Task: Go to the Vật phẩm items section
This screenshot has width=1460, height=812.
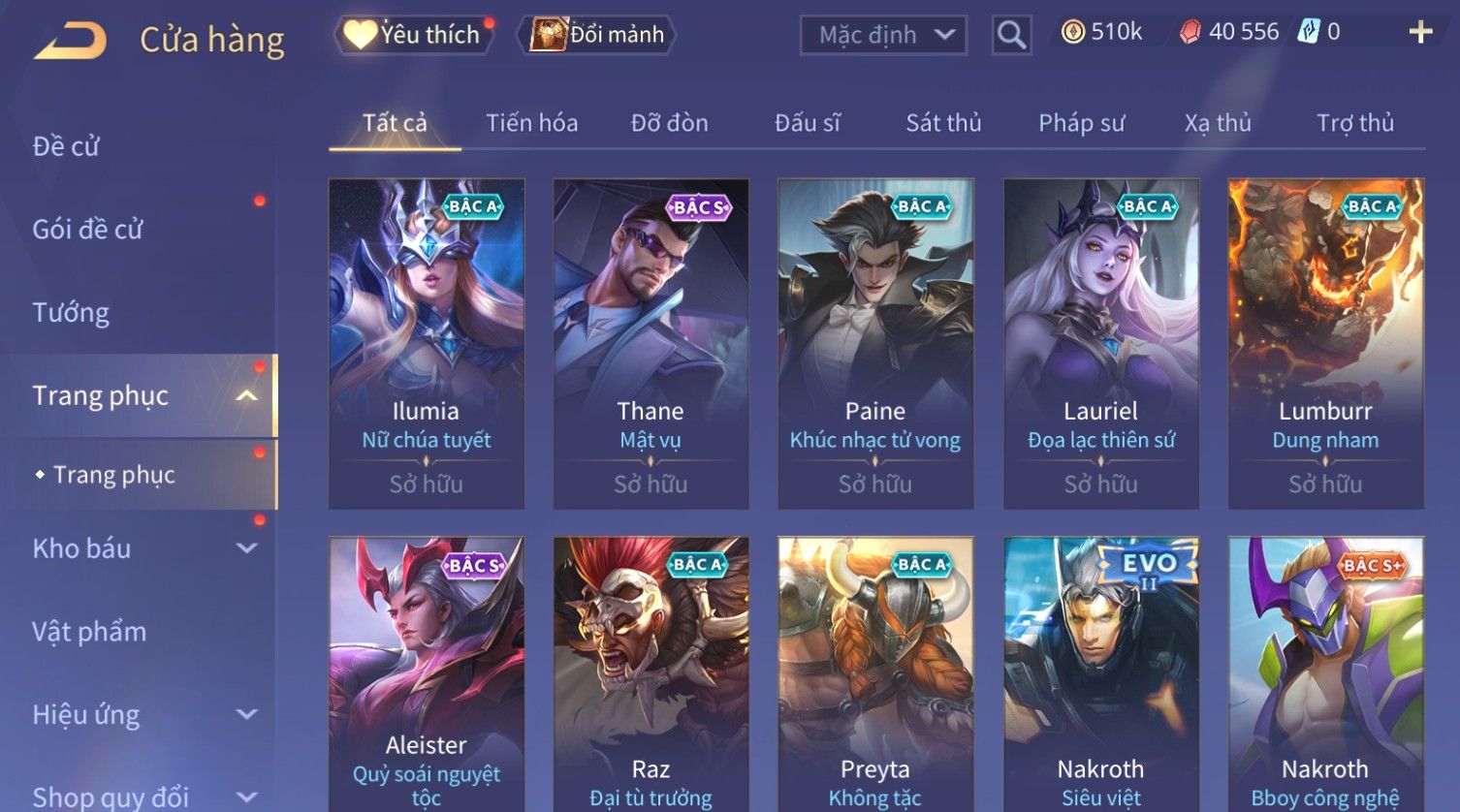Action: click(x=89, y=632)
